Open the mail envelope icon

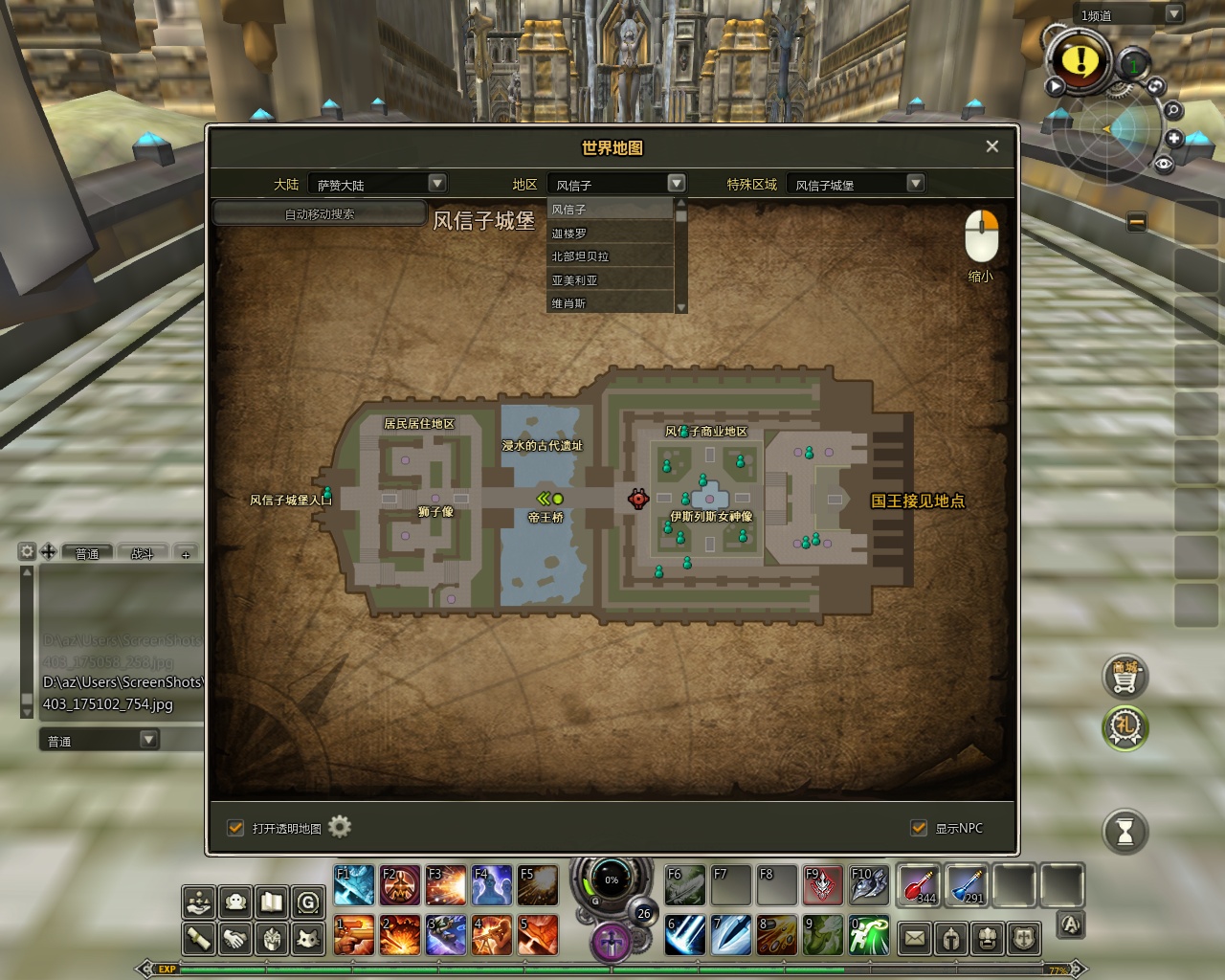(x=915, y=938)
